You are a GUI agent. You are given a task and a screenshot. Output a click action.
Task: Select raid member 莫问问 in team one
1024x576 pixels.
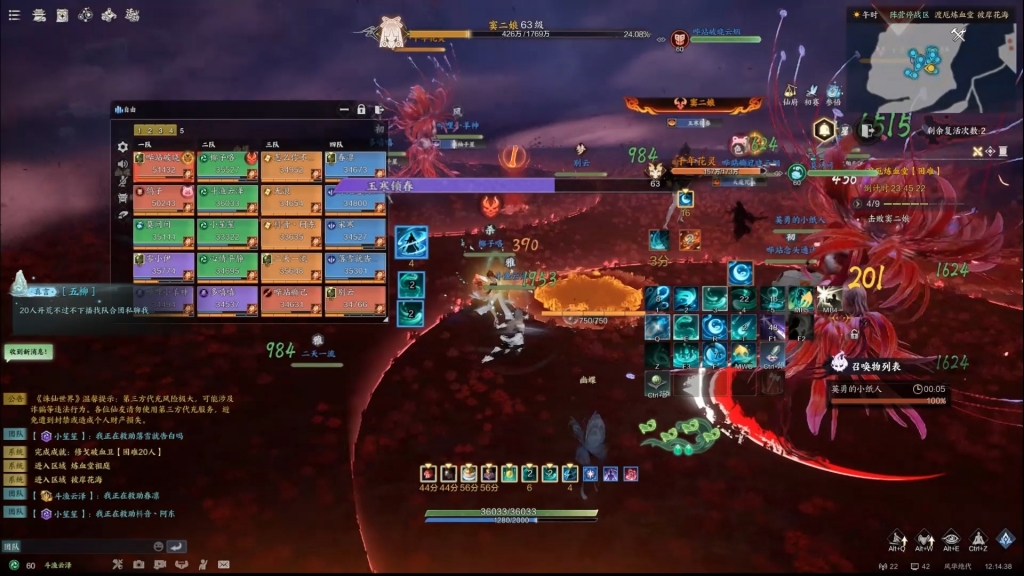click(x=163, y=232)
